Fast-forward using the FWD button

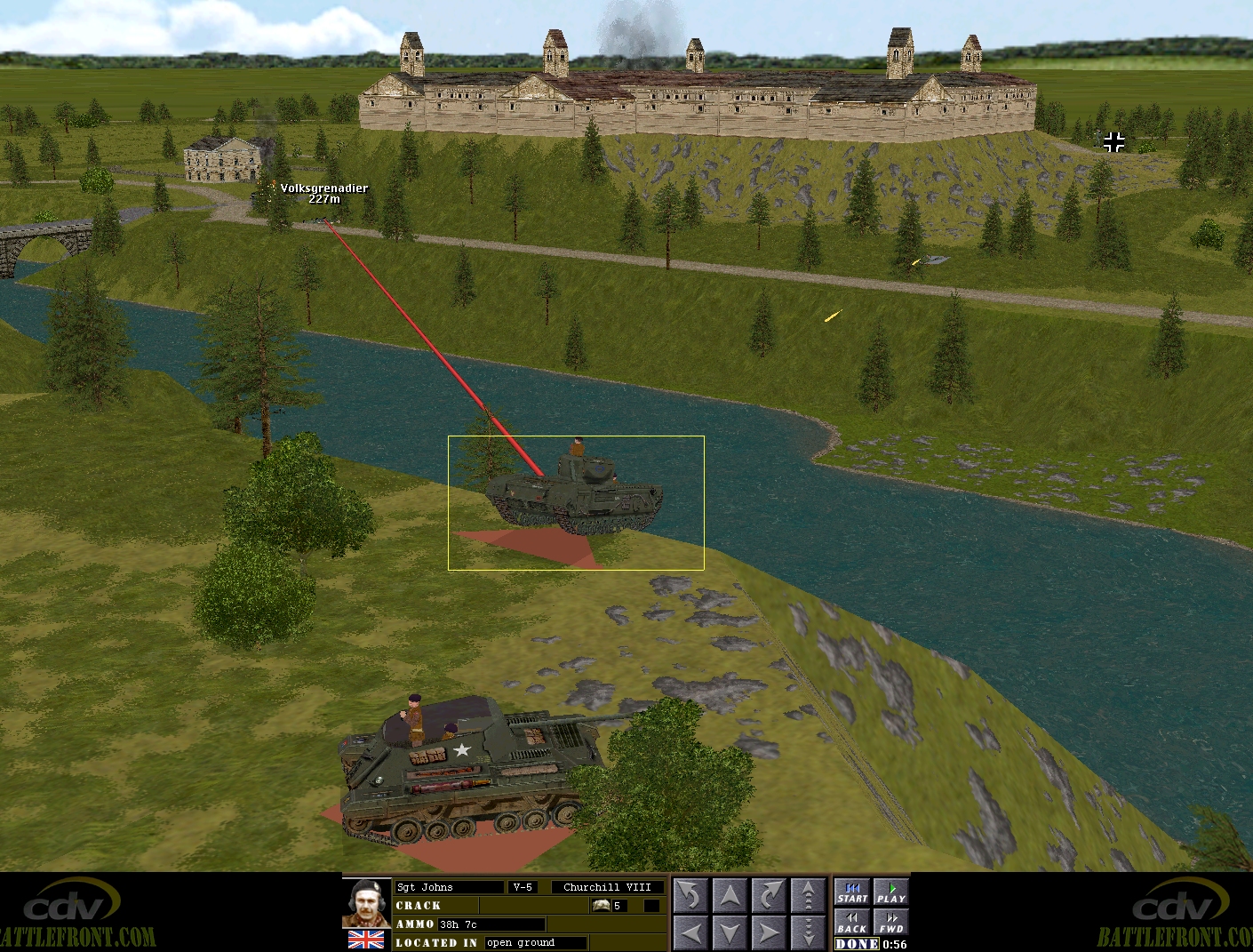click(890, 923)
